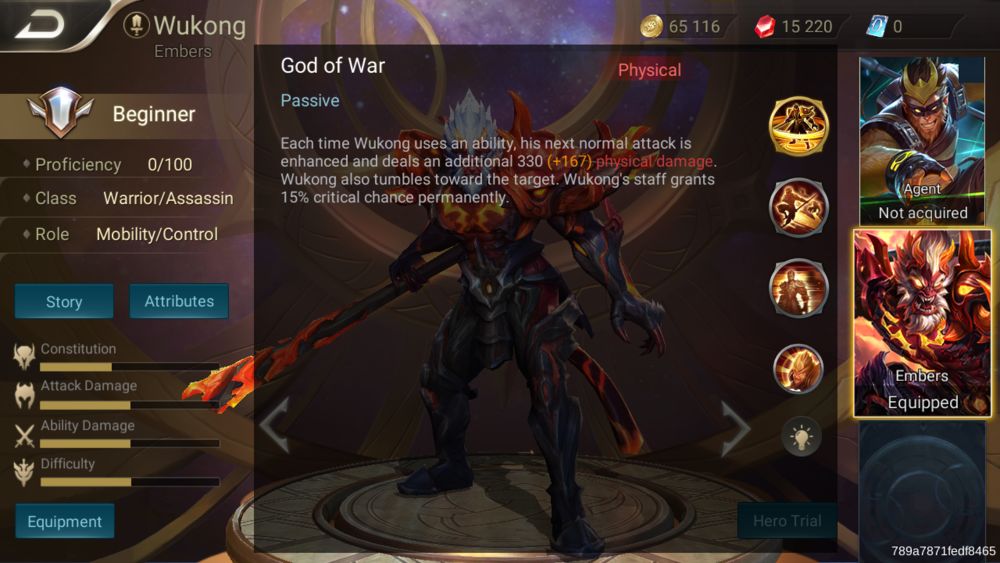This screenshot has height=563, width=1000.
Task: Open Wukong's Story
Action: [64, 301]
